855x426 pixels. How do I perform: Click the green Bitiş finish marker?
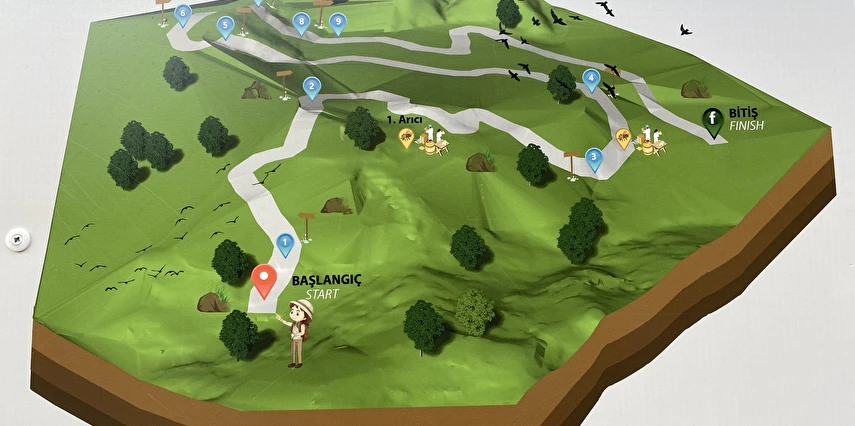point(714,120)
